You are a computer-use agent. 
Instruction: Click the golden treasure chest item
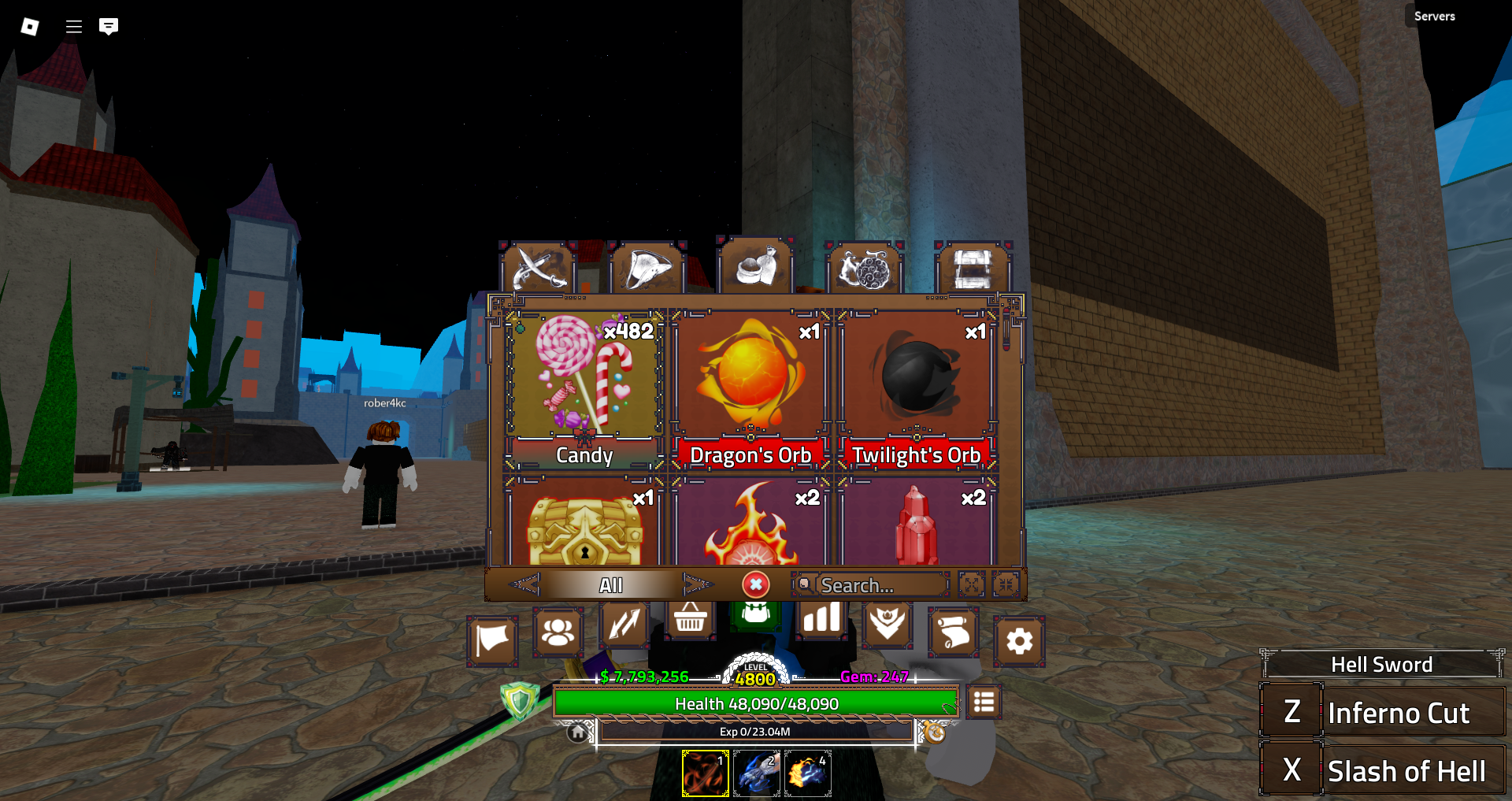point(584,524)
